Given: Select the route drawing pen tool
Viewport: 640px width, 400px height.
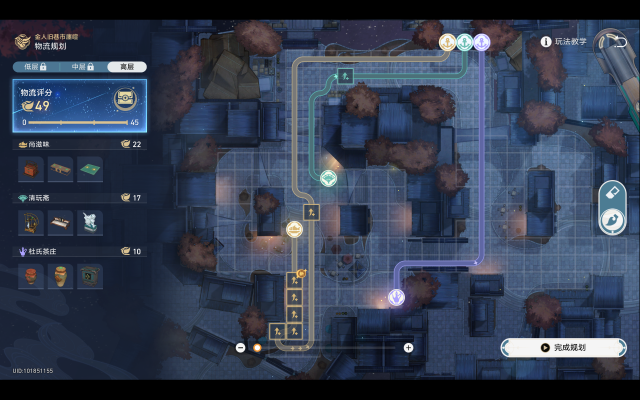Looking at the screenshot, I should (x=611, y=220).
